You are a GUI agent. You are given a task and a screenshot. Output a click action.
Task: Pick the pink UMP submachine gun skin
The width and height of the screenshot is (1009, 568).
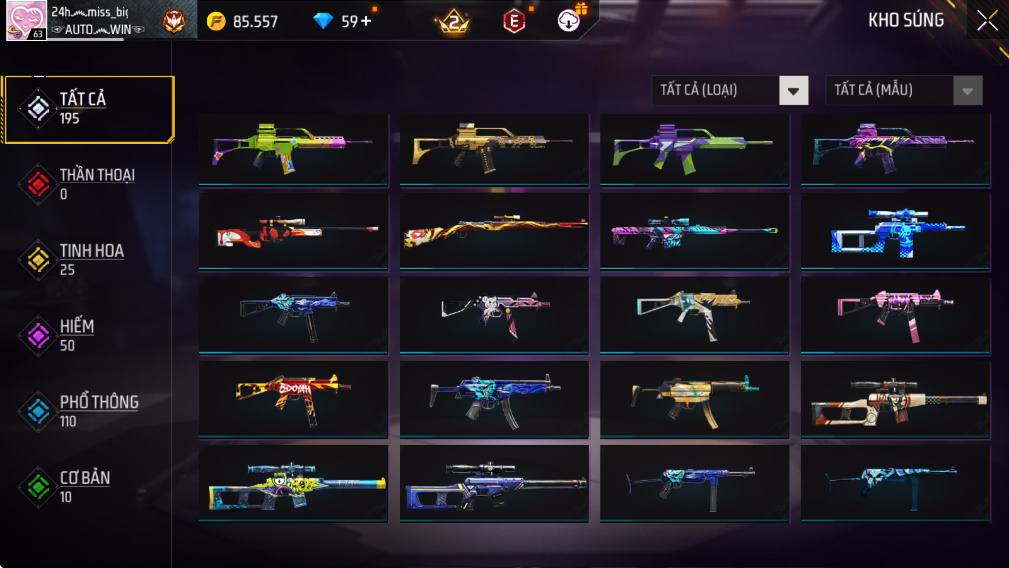click(x=895, y=314)
